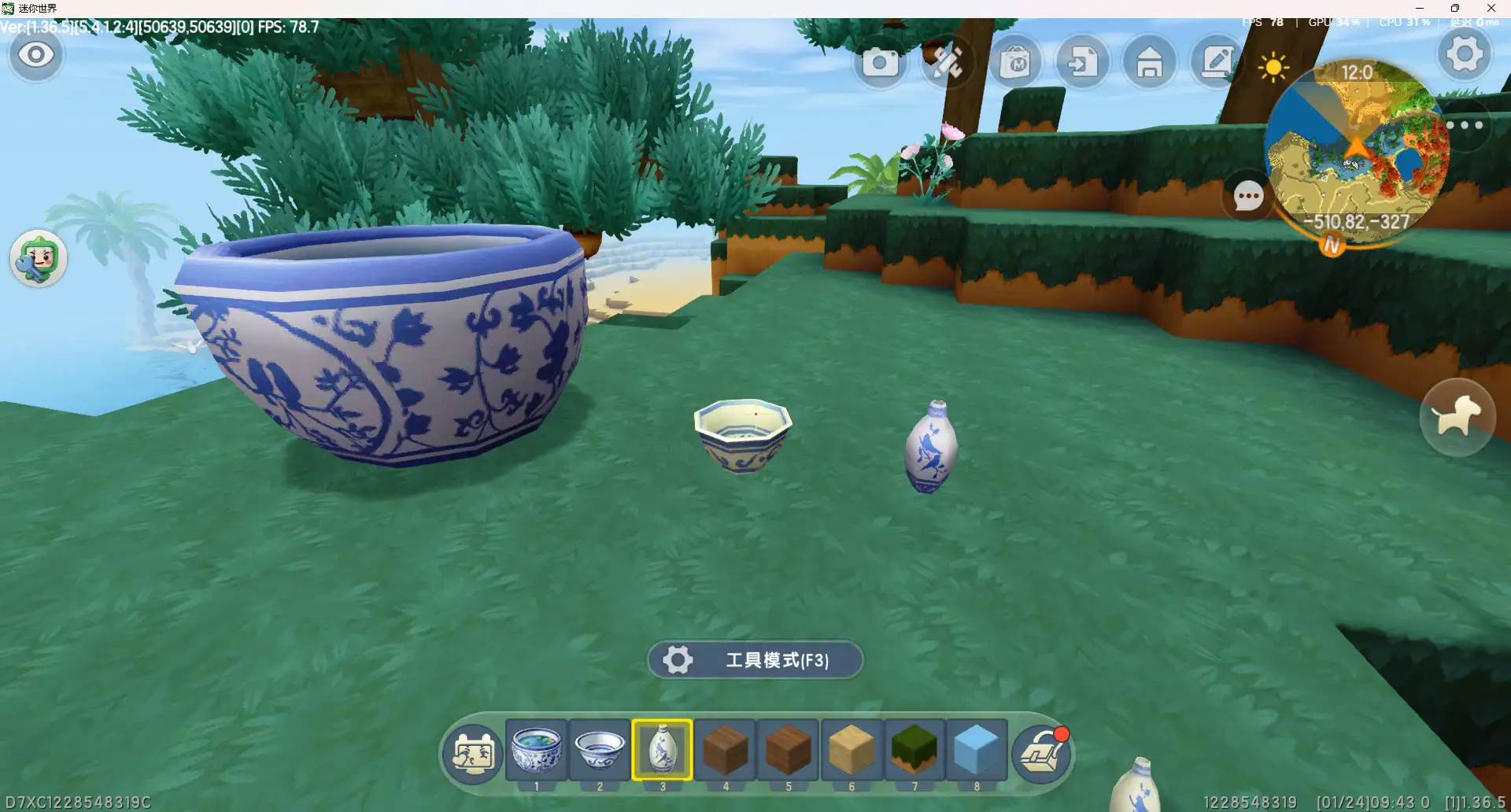
Task: Click the import file icon
Action: click(1082, 62)
